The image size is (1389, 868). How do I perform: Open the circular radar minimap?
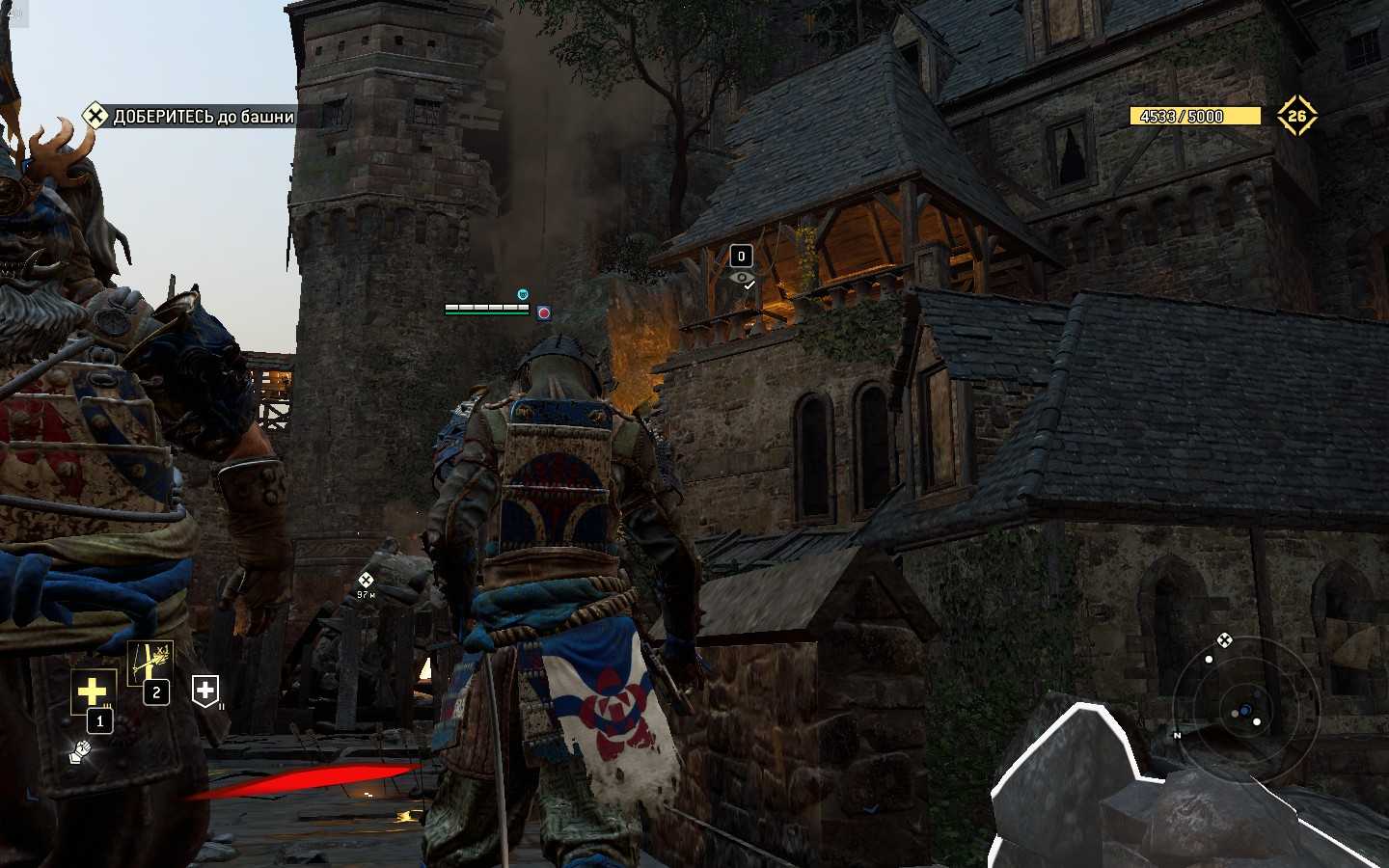click(1244, 711)
